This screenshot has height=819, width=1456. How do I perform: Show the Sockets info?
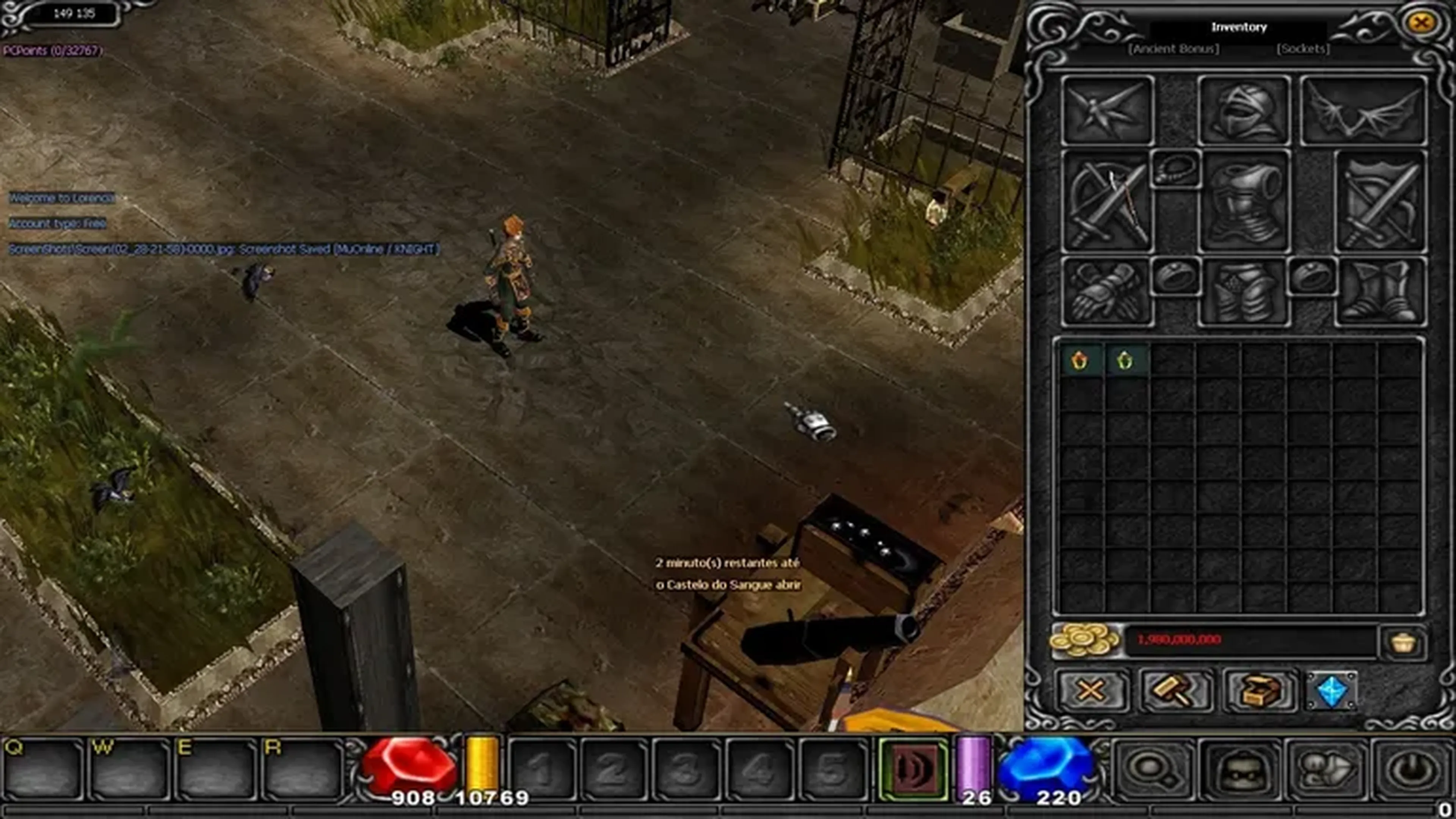[x=1303, y=49]
